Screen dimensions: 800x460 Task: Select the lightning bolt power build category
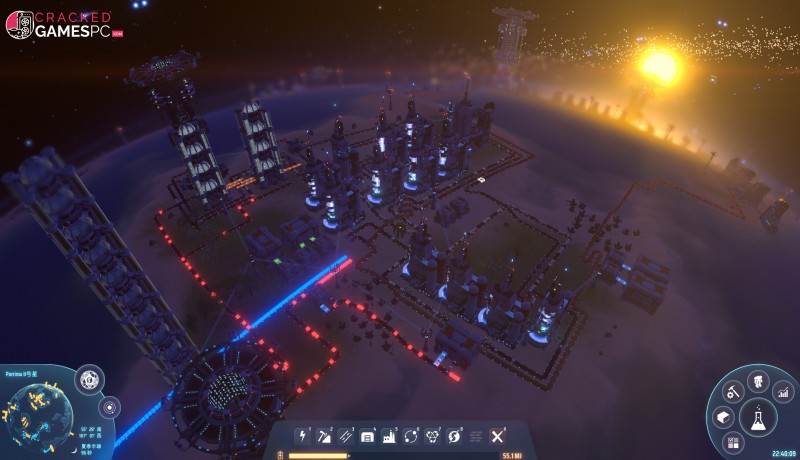pos(302,436)
